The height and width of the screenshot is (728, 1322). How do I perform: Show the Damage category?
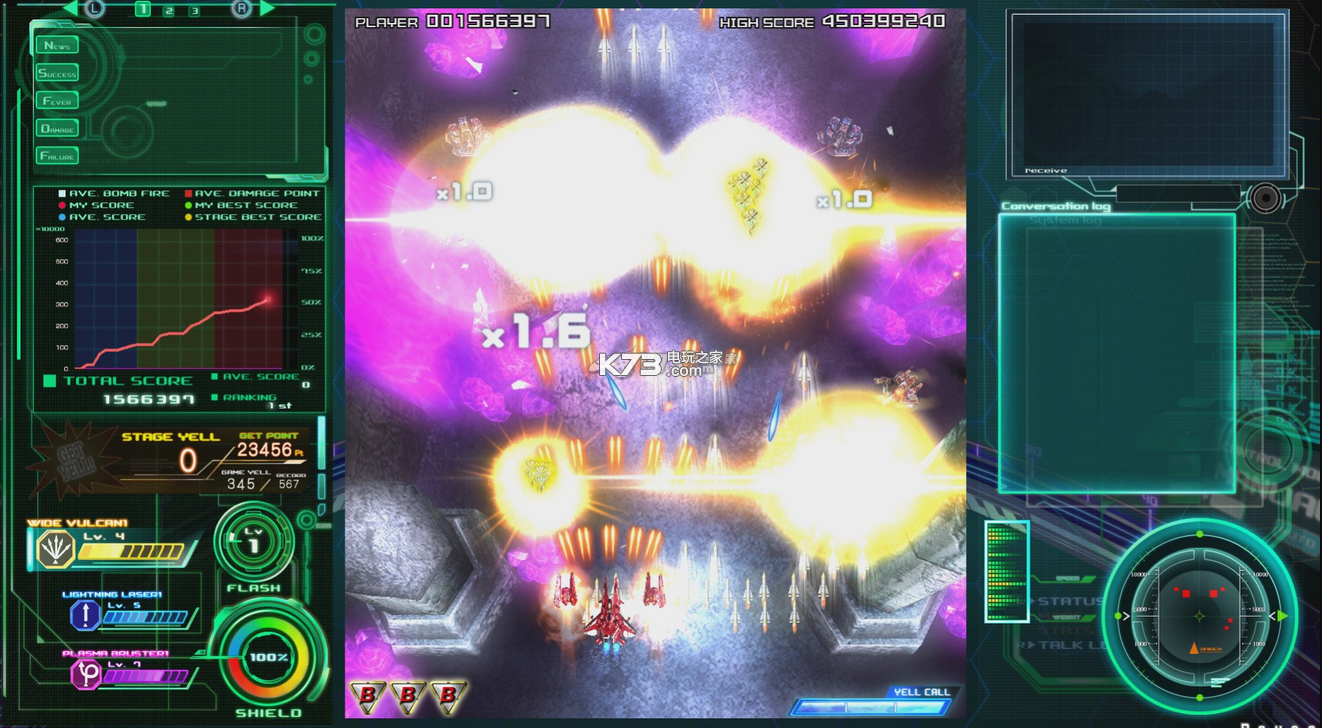57,128
